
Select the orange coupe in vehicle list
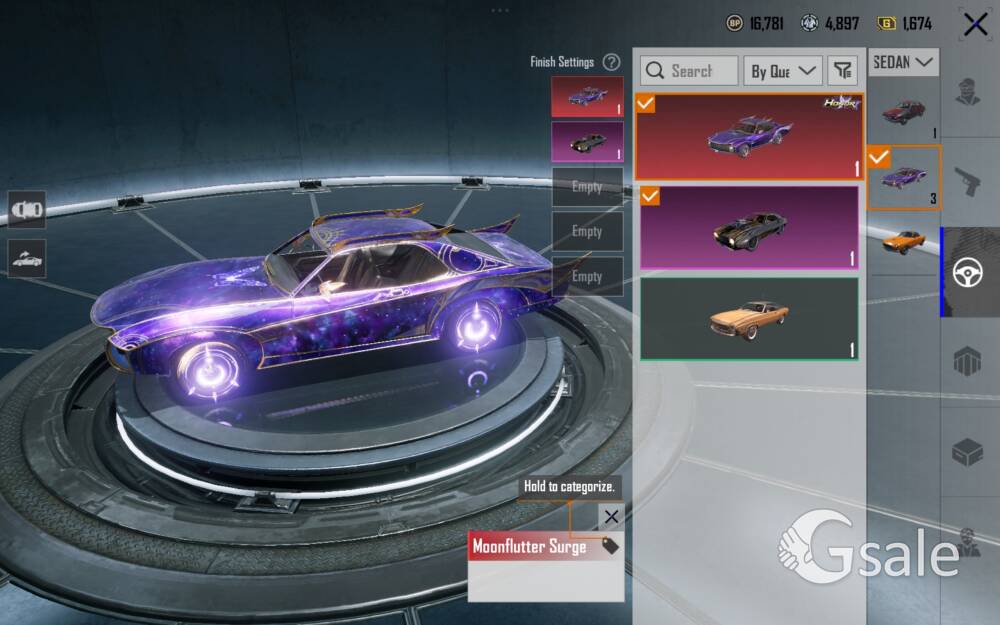904,239
